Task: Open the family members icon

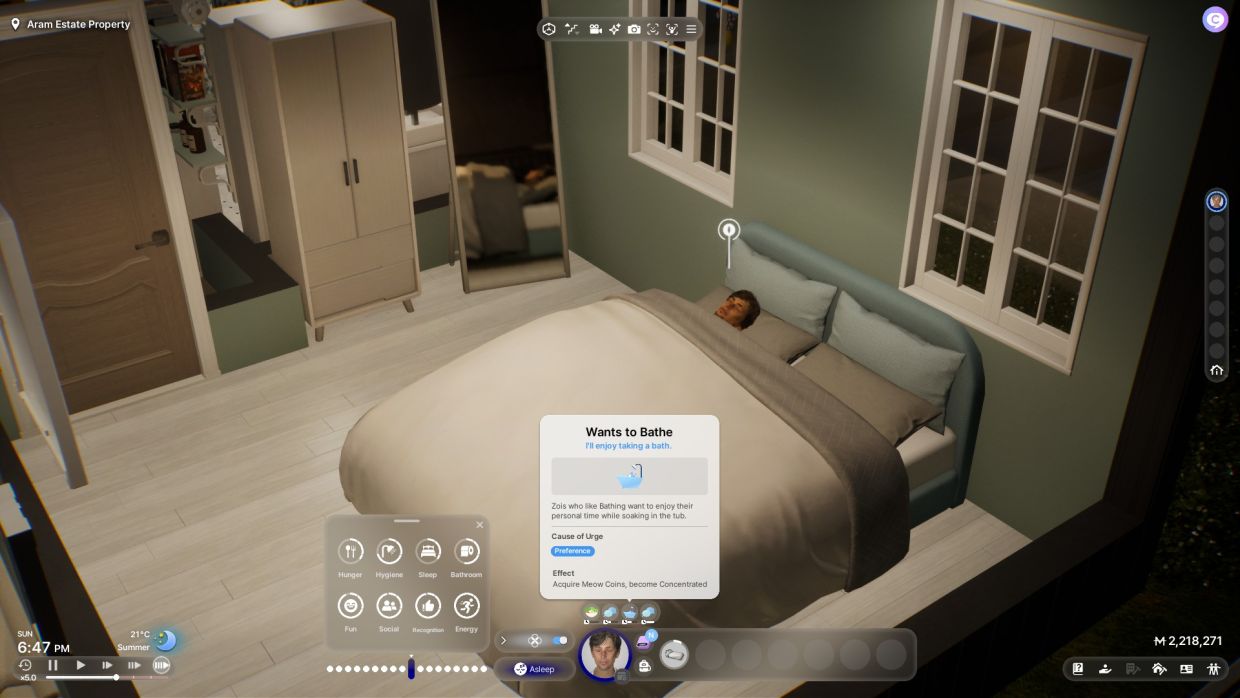Action: (1213, 669)
